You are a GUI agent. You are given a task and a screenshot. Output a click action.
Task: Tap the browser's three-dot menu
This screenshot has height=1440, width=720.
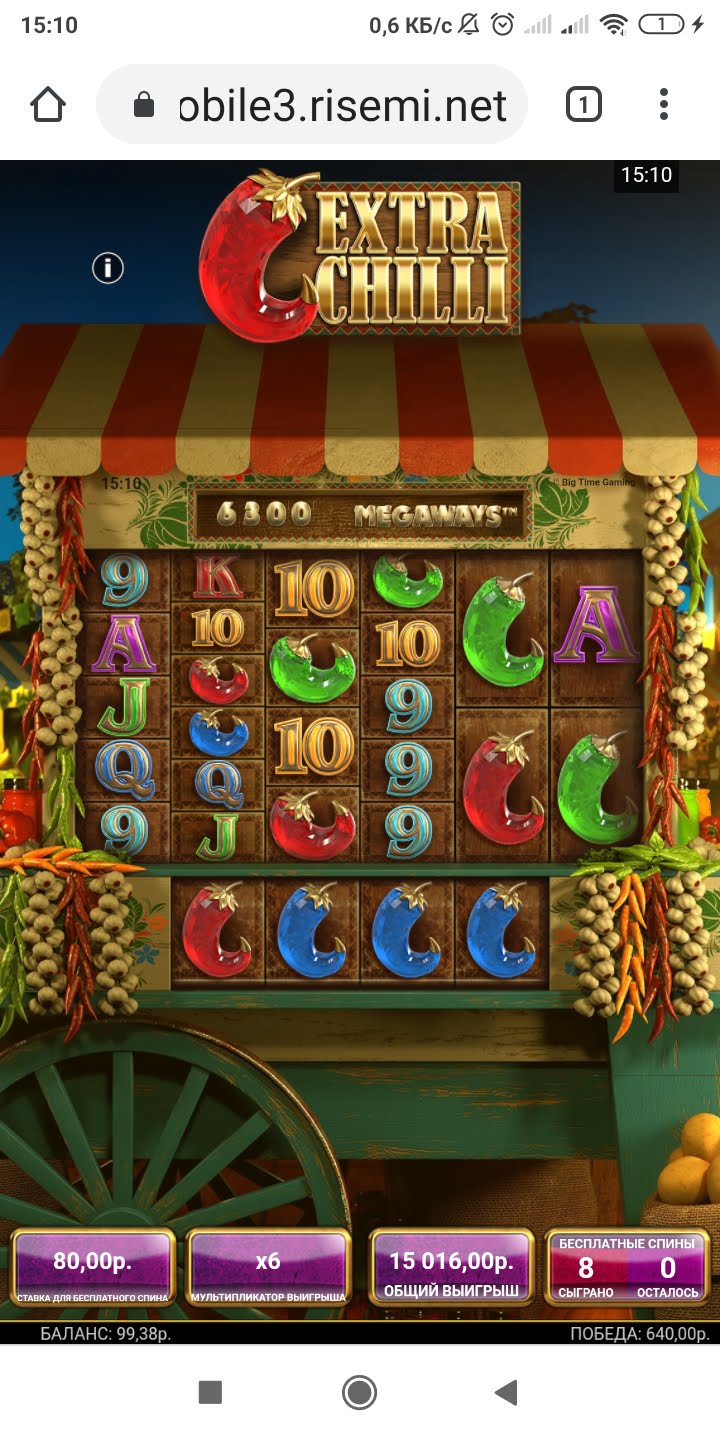[664, 104]
